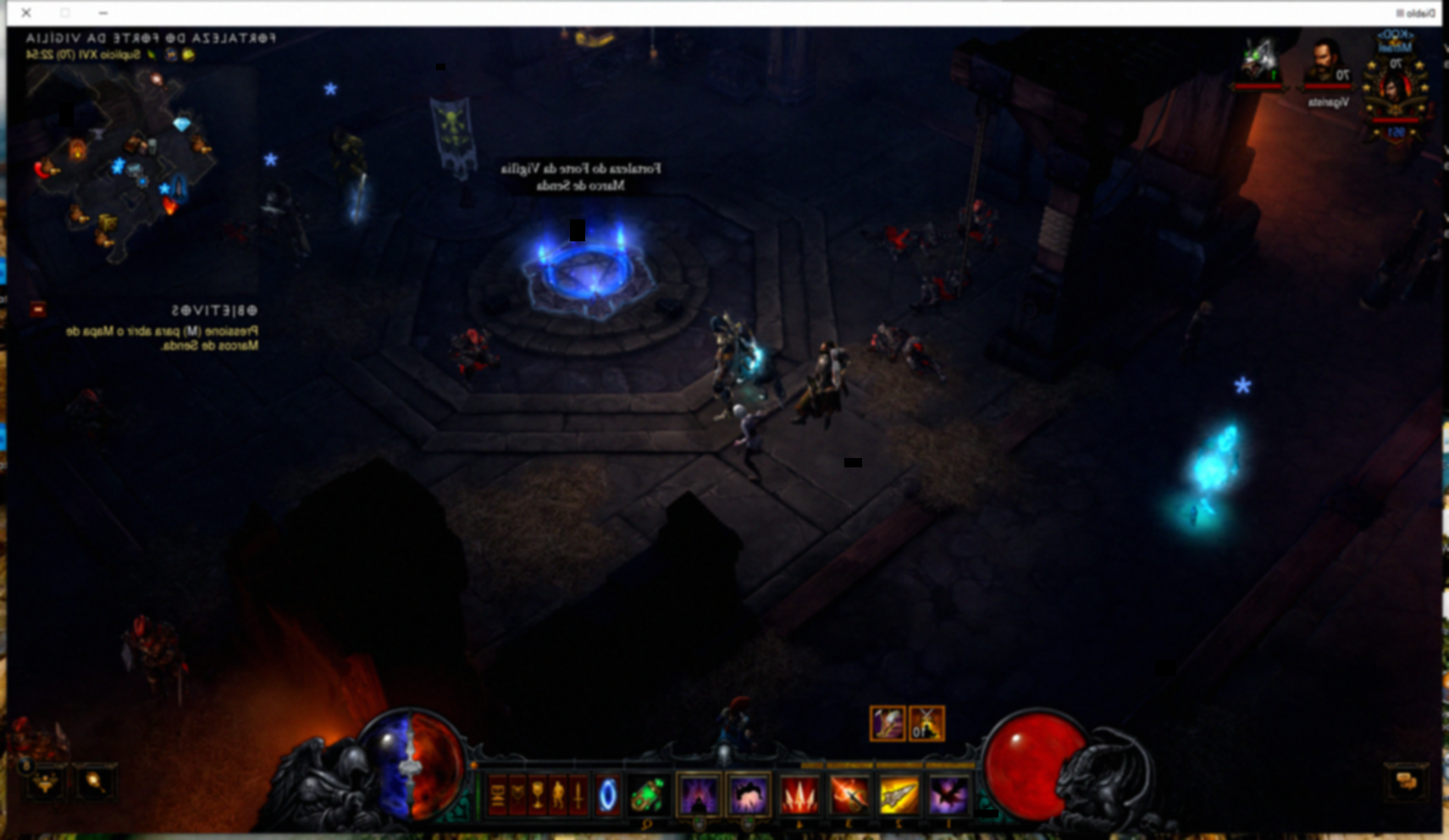
Task: Click the dark bats skill in slot 4
Action: tap(945, 796)
